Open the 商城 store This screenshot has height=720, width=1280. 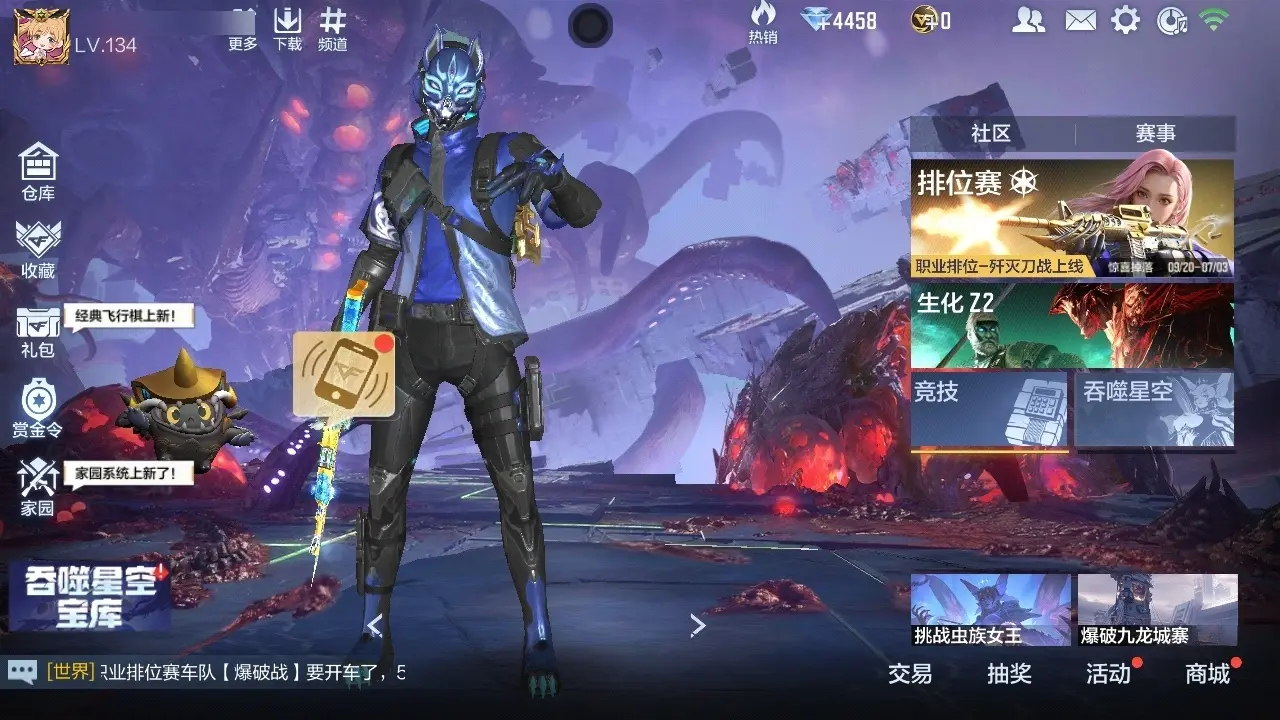click(1207, 674)
